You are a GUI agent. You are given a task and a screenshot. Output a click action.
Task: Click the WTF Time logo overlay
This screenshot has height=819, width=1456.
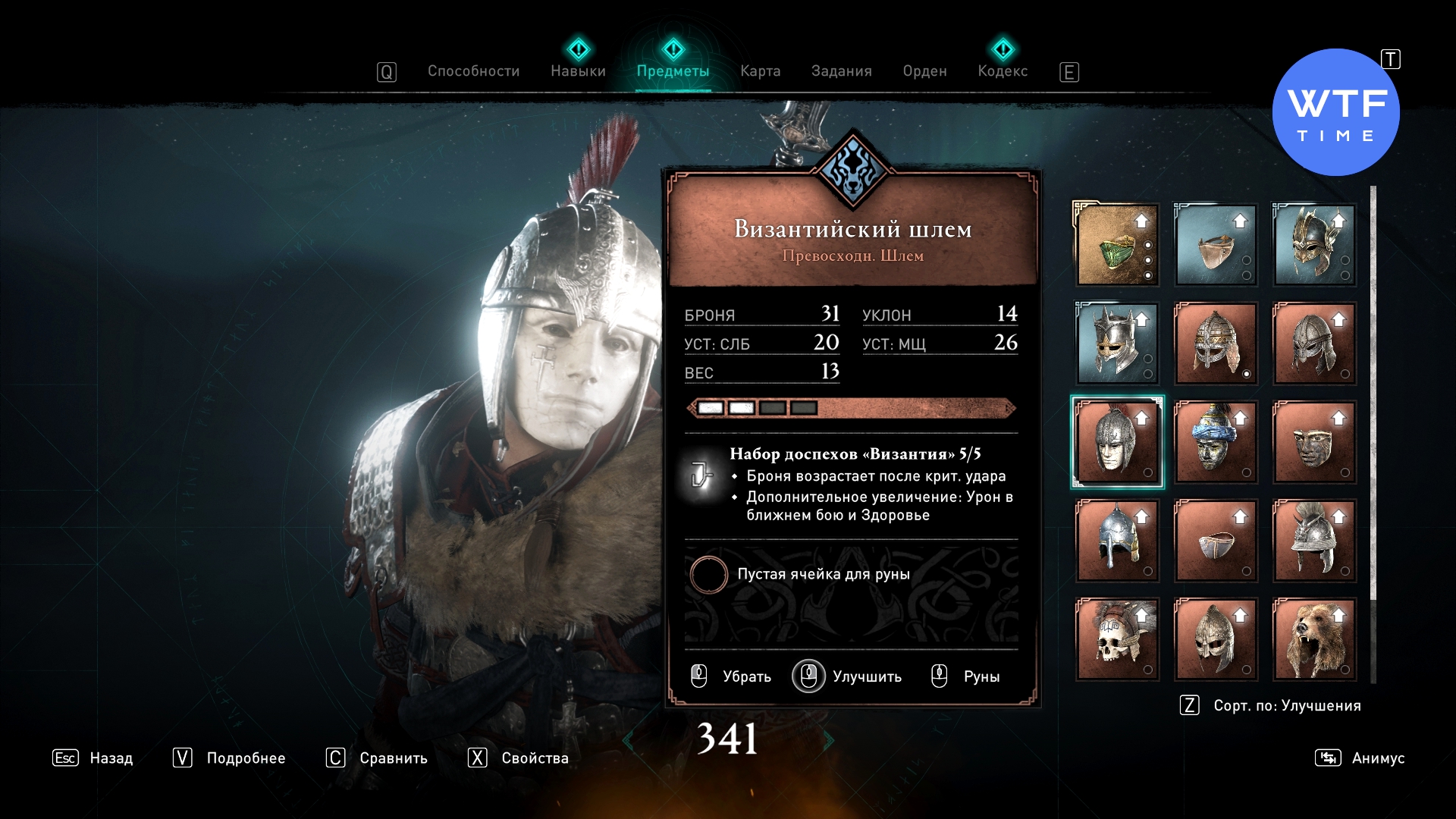(x=1335, y=113)
